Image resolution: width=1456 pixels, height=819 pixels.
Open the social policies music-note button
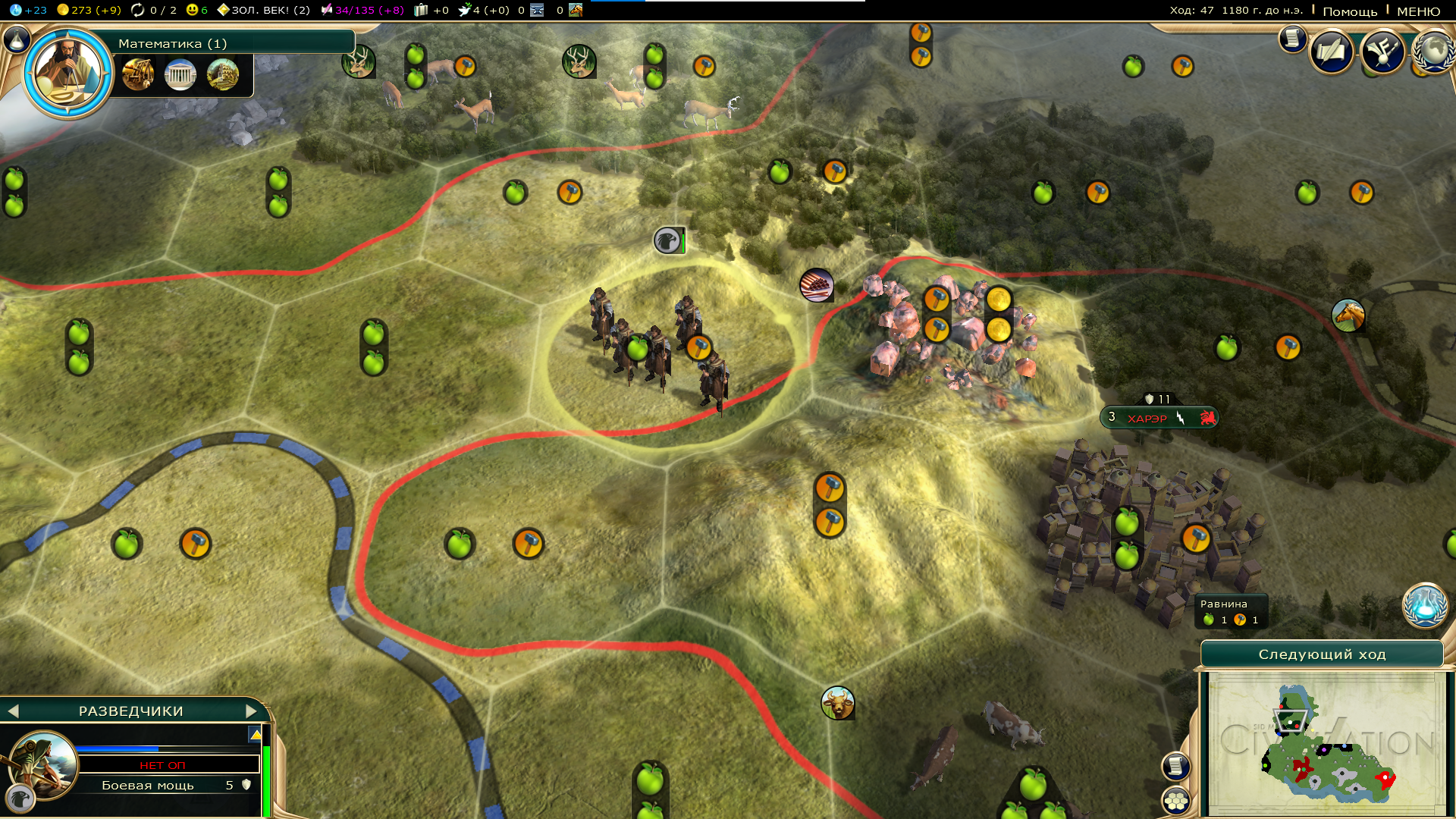point(1382,52)
